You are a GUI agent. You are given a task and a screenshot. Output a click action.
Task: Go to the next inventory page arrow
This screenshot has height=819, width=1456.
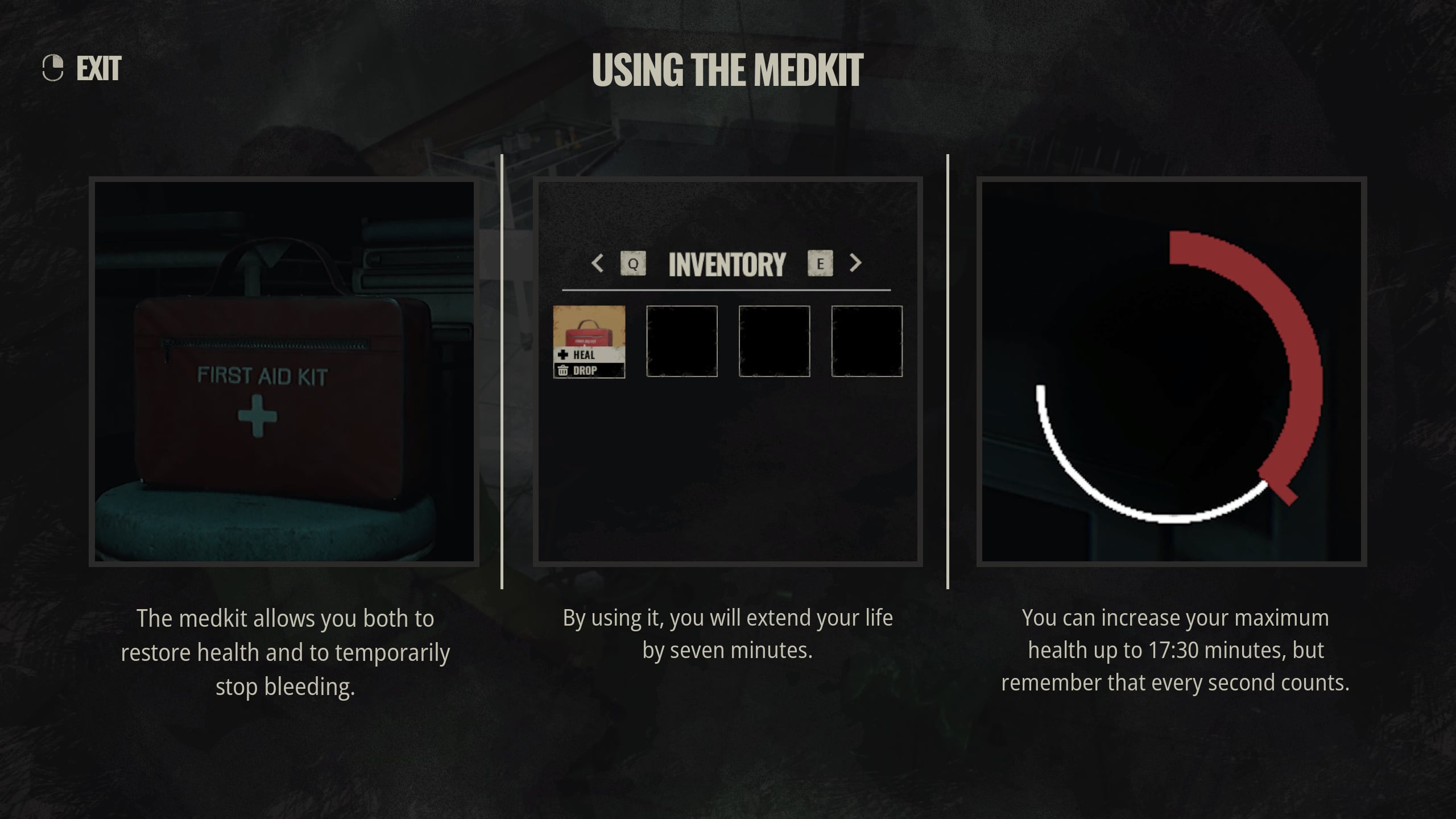point(855,263)
